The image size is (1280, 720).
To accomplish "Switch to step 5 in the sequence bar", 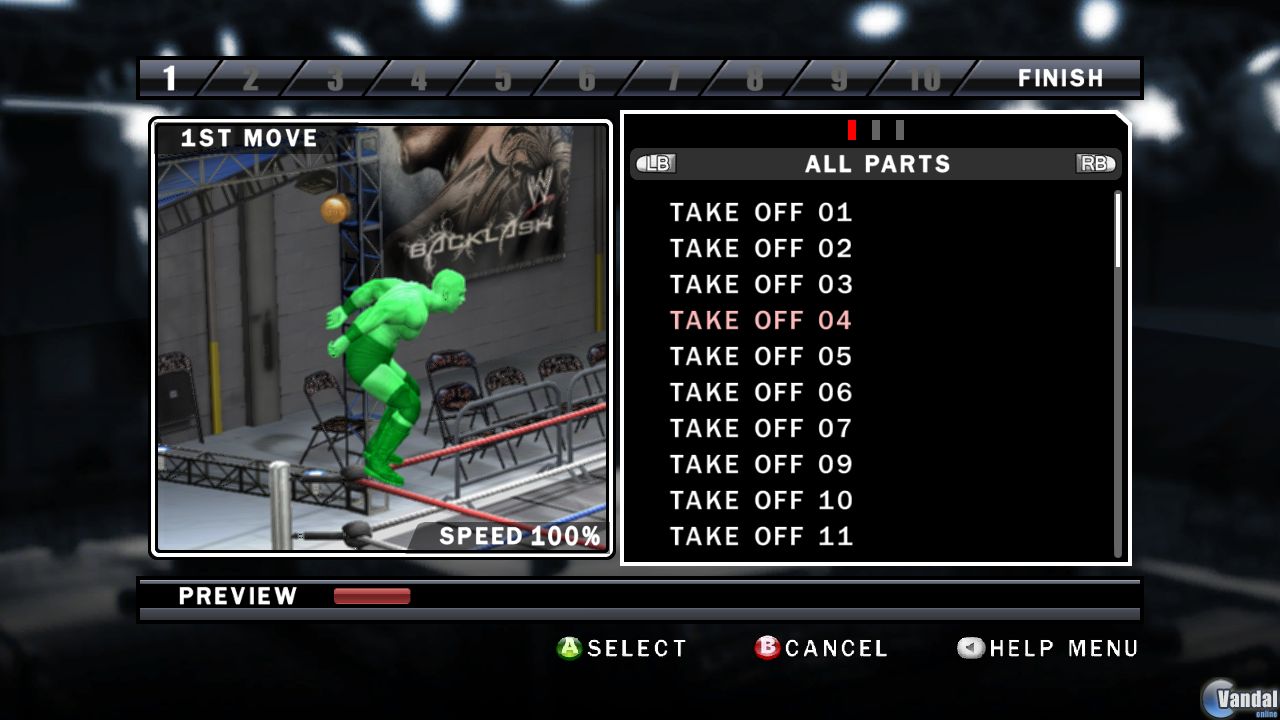I will (x=505, y=77).
